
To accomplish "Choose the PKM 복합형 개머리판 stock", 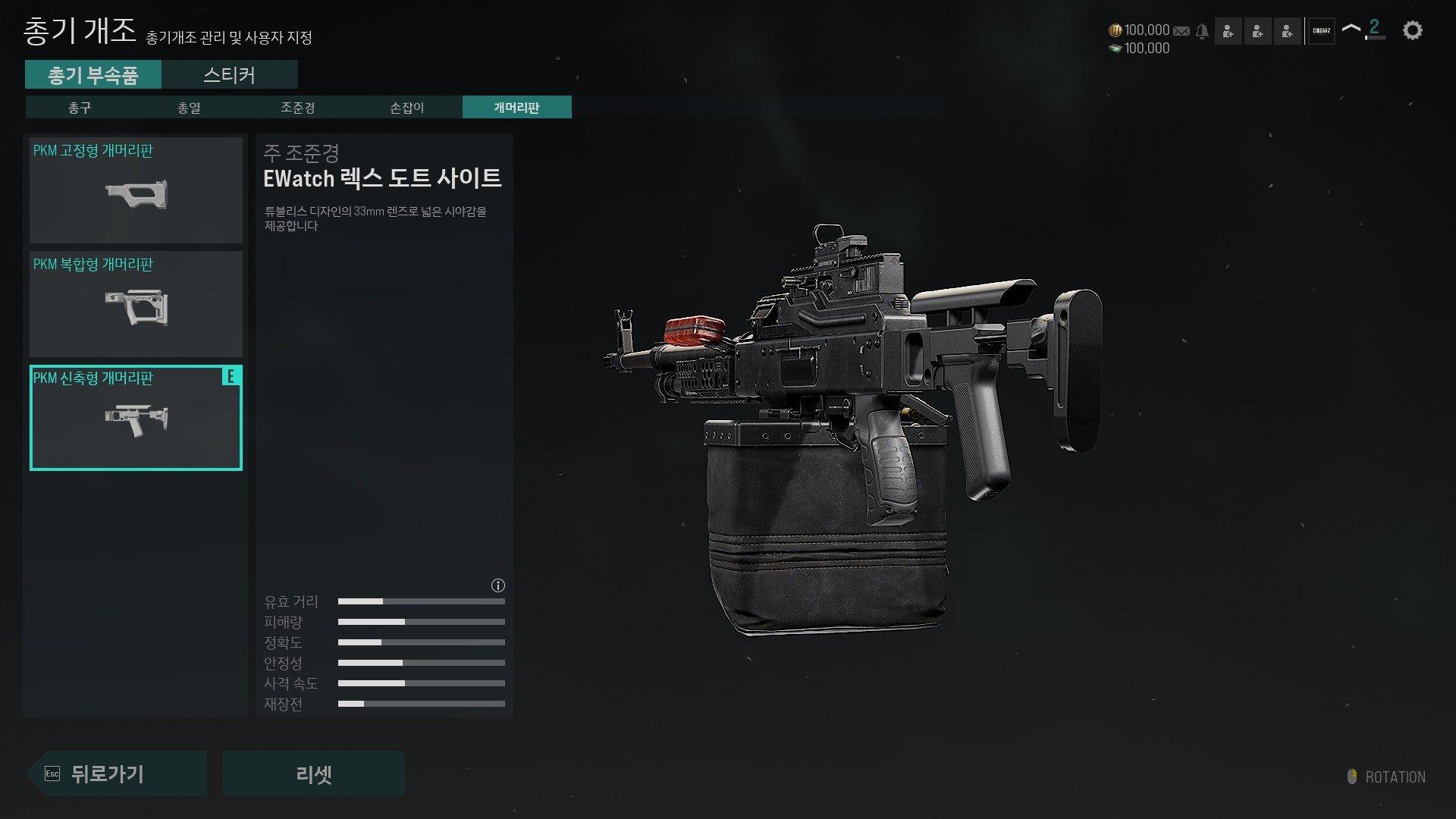I will [x=136, y=304].
